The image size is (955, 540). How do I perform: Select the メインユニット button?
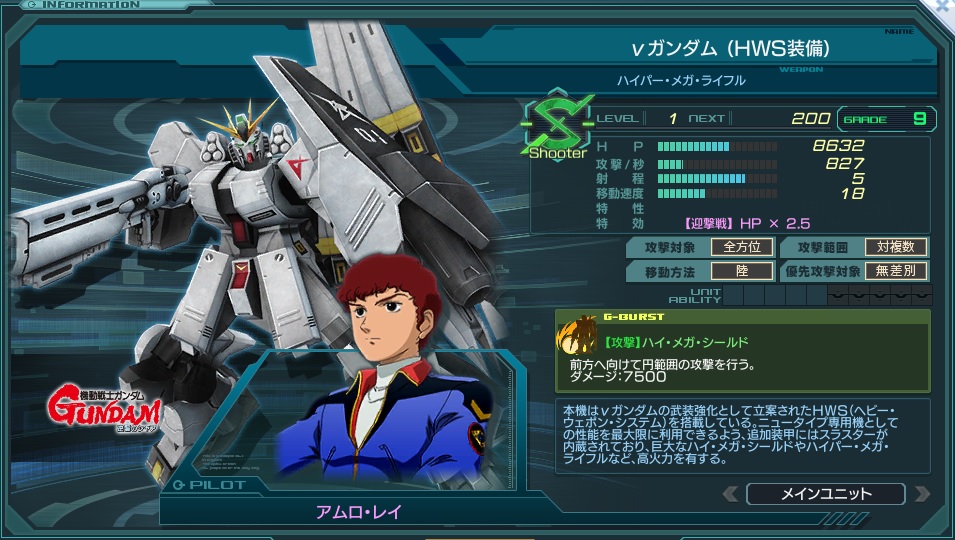tap(825, 494)
